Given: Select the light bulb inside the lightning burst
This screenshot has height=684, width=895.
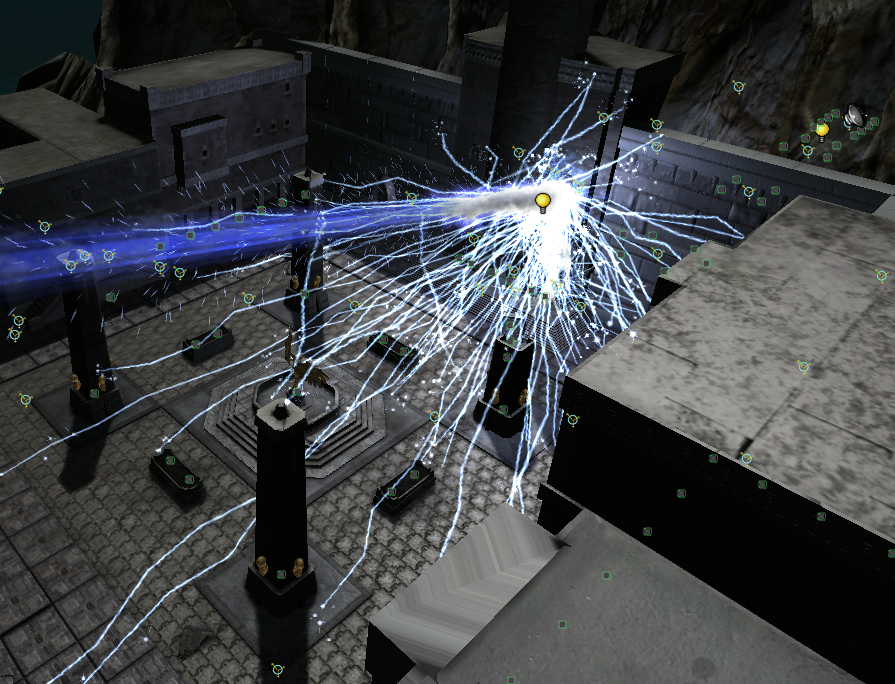Looking at the screenshot, I should click(x=543, y=203).
